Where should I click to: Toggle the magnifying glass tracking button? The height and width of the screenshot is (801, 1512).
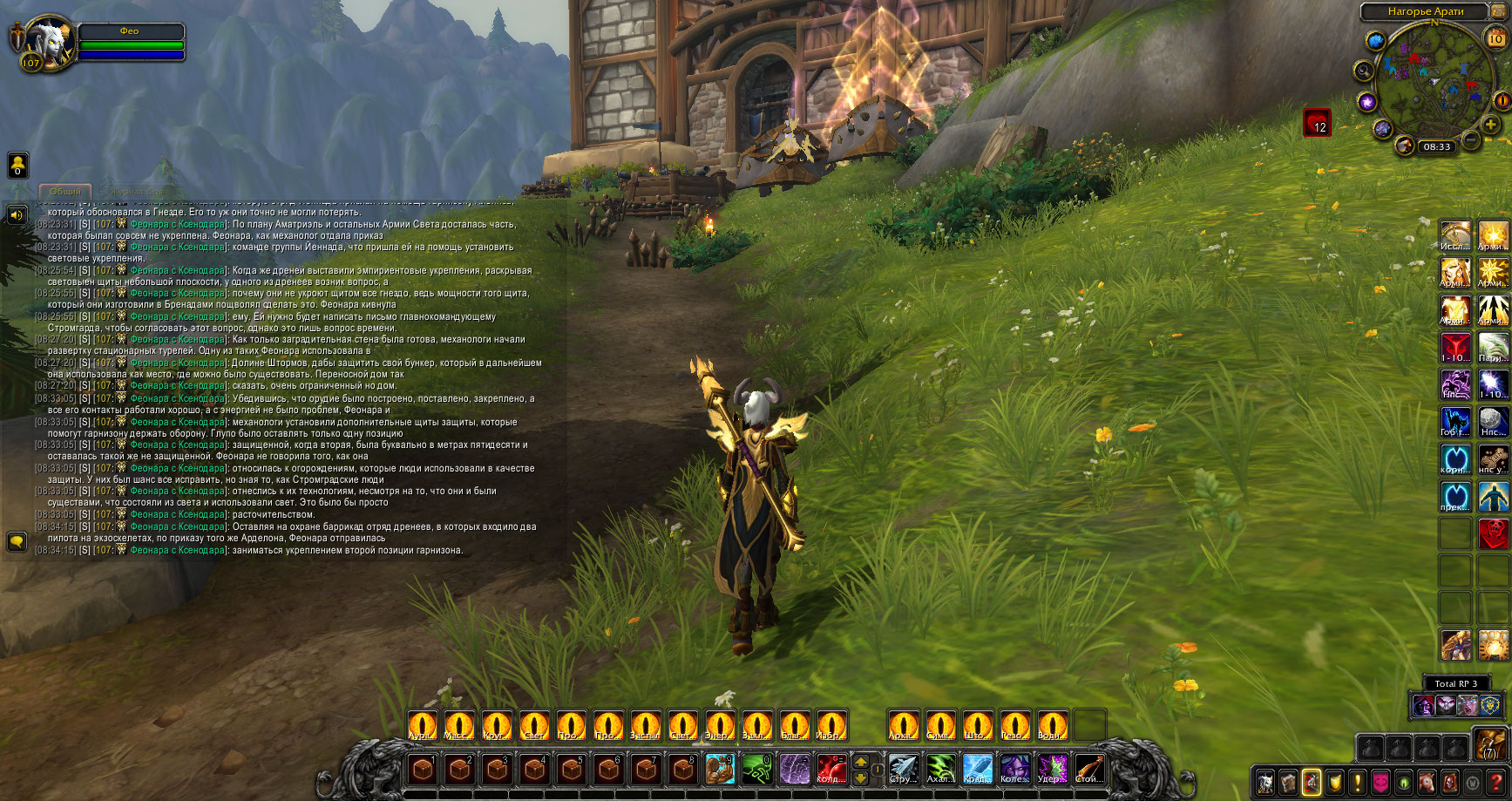pos(1364,71)
